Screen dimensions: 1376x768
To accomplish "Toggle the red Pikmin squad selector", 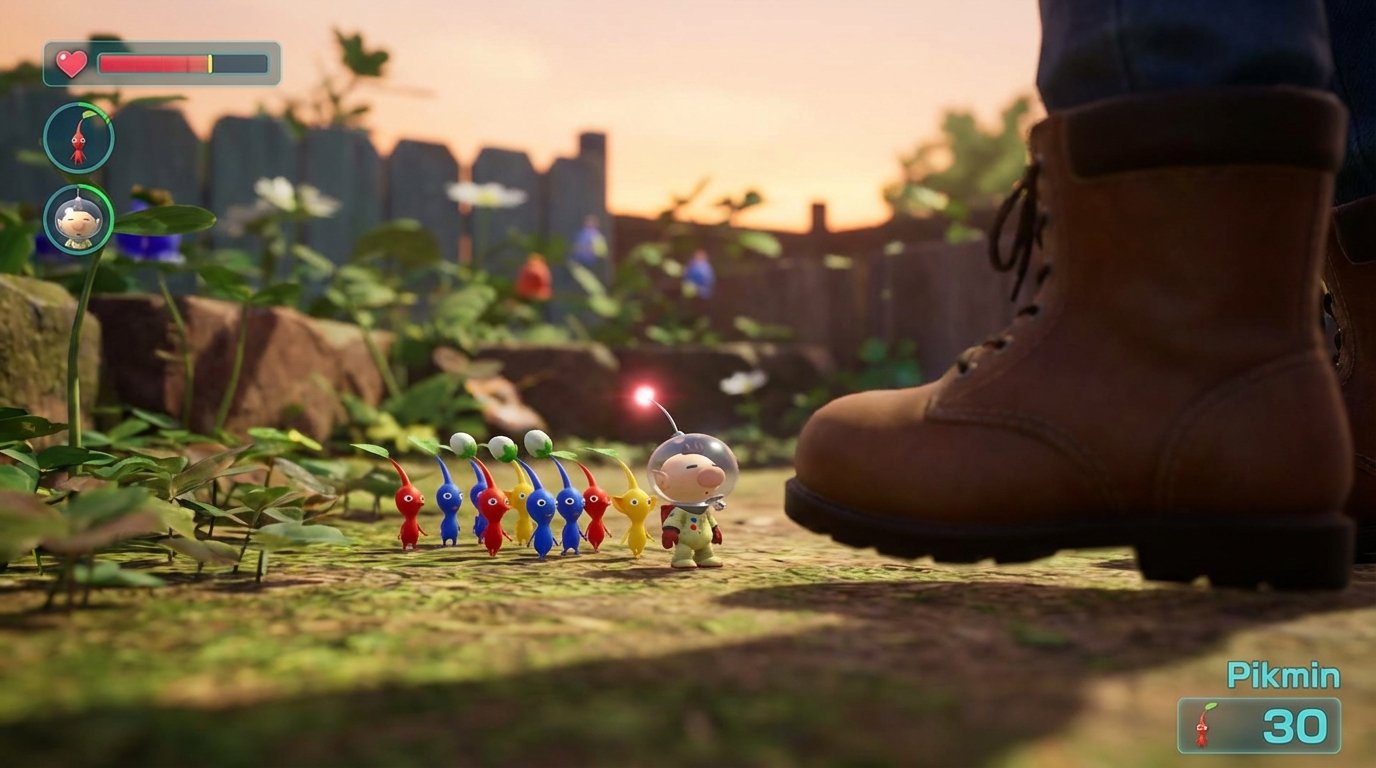I will point(78,137).
